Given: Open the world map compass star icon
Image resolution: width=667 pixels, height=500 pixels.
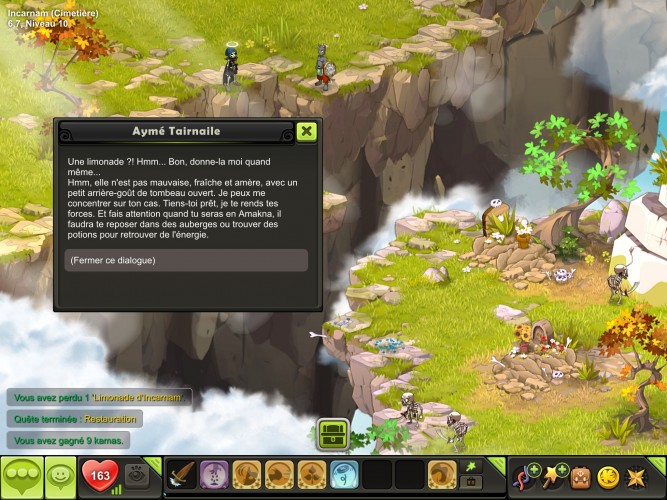Looking at the screenshot, I should point(636,474).
